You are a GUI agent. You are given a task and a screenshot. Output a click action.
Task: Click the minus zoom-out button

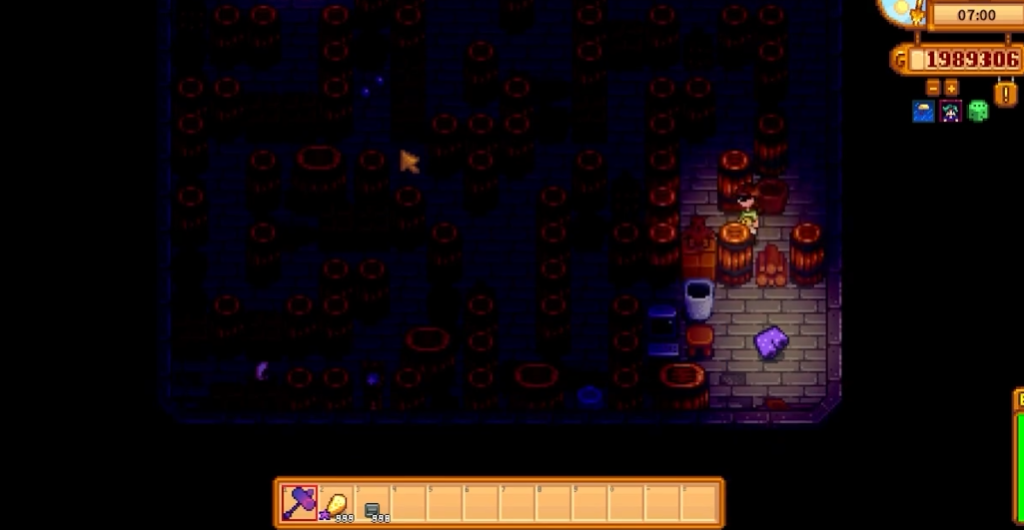click(933, 87)
